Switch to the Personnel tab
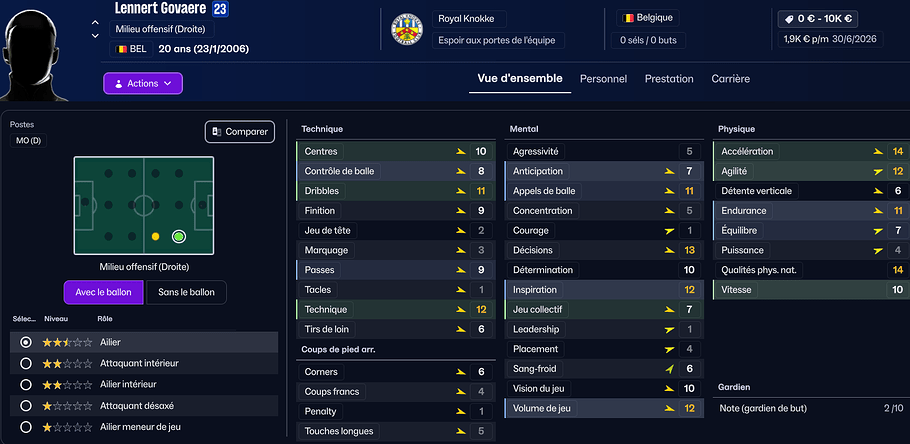Screen dimensions: 910x444 click(603, 78)
